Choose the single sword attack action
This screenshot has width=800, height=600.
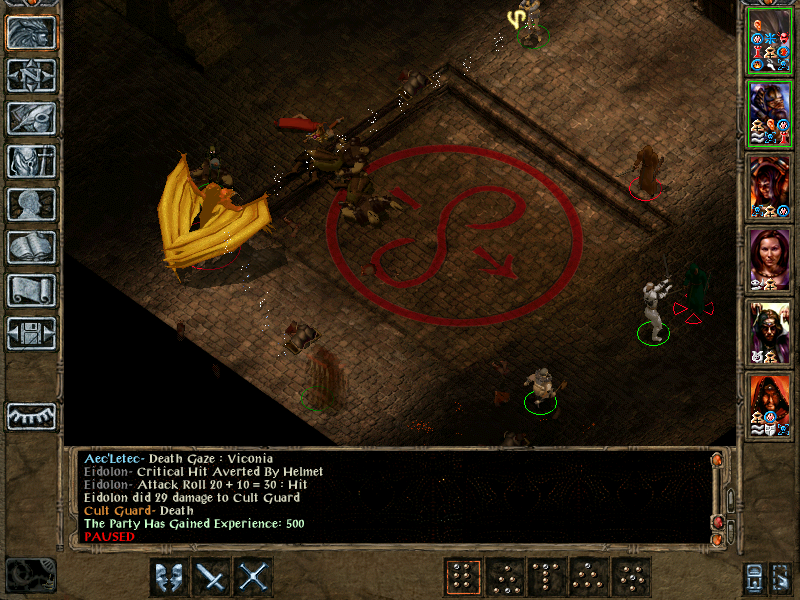pyautogui.click(x=212, y=577)
